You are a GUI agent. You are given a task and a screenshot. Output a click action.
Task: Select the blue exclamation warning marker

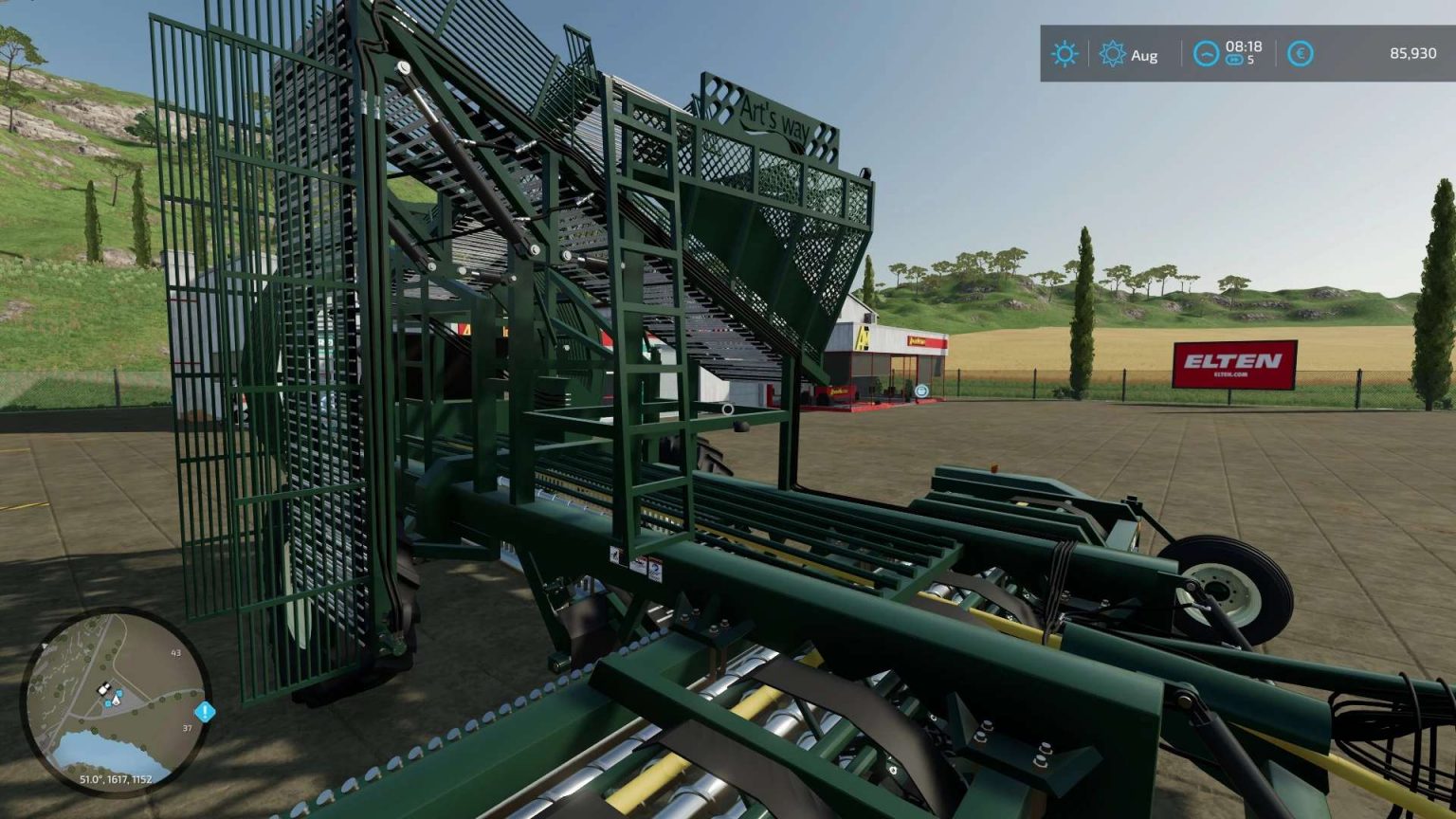tap(204, 712)
